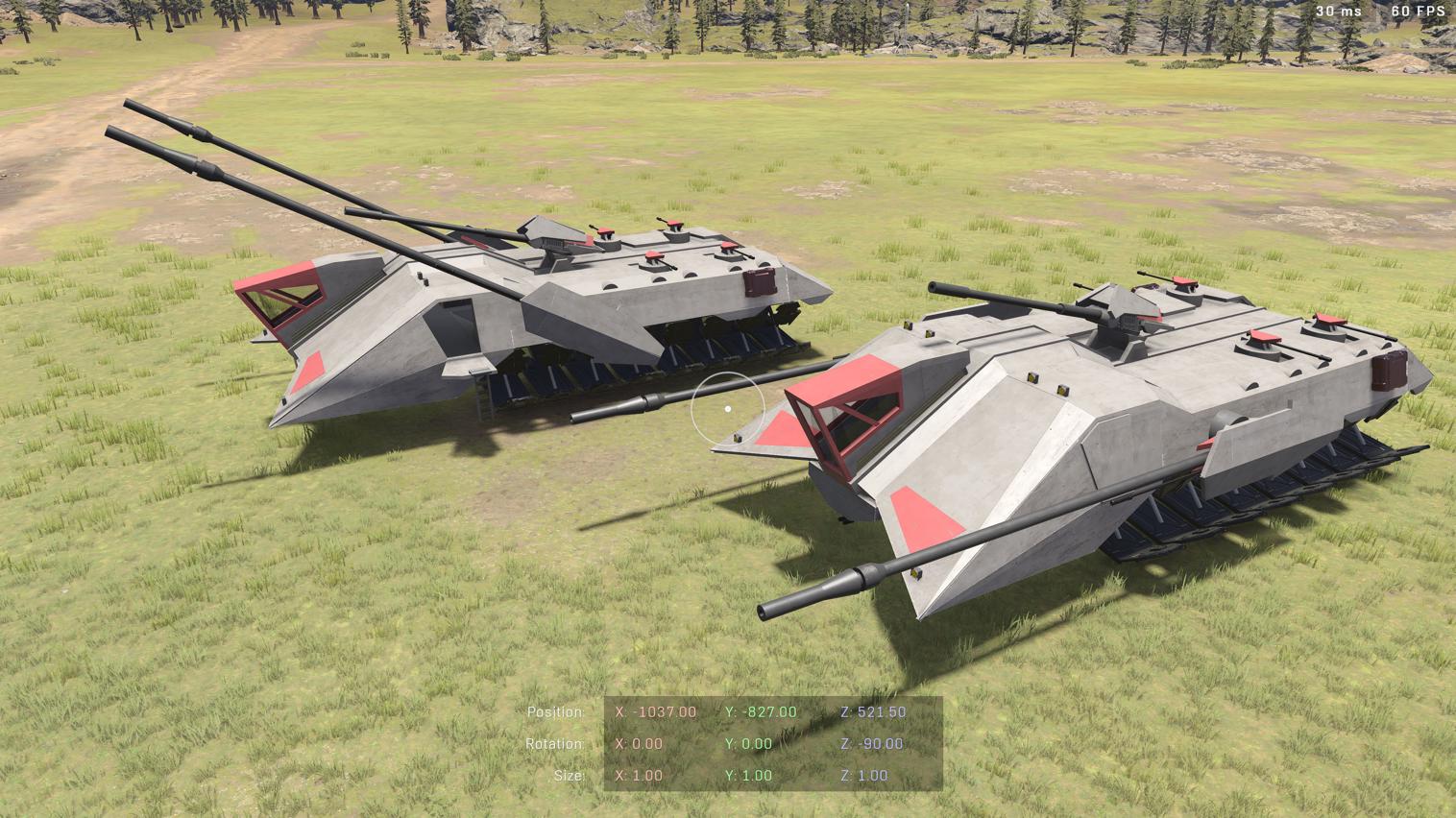Click the Position row label
This screenshot has height=818, width=1456.
[556, 711]
